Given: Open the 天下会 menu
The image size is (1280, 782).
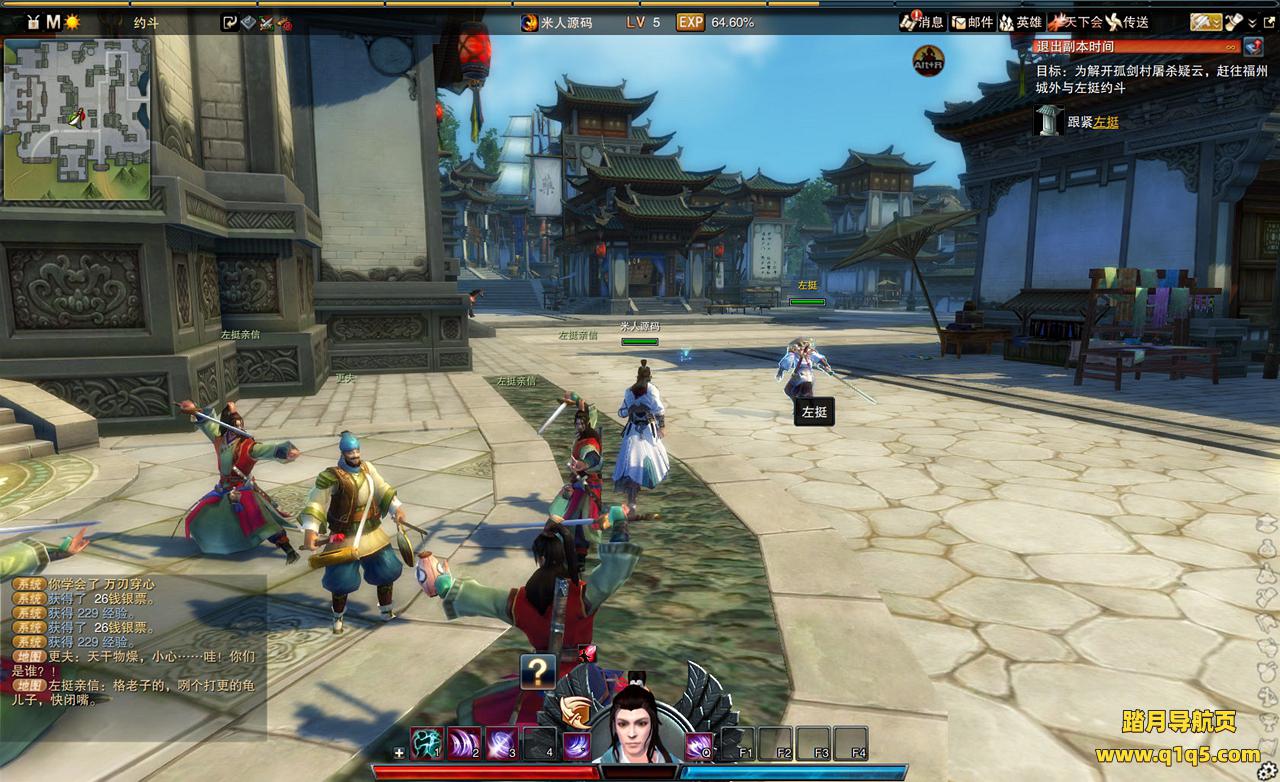Looking at the screenshot, I should tap(1074, 22).
